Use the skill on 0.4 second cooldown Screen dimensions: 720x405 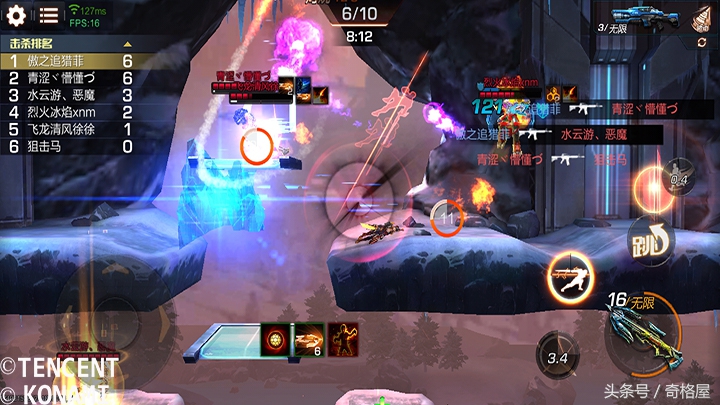[x=679, y=181]
